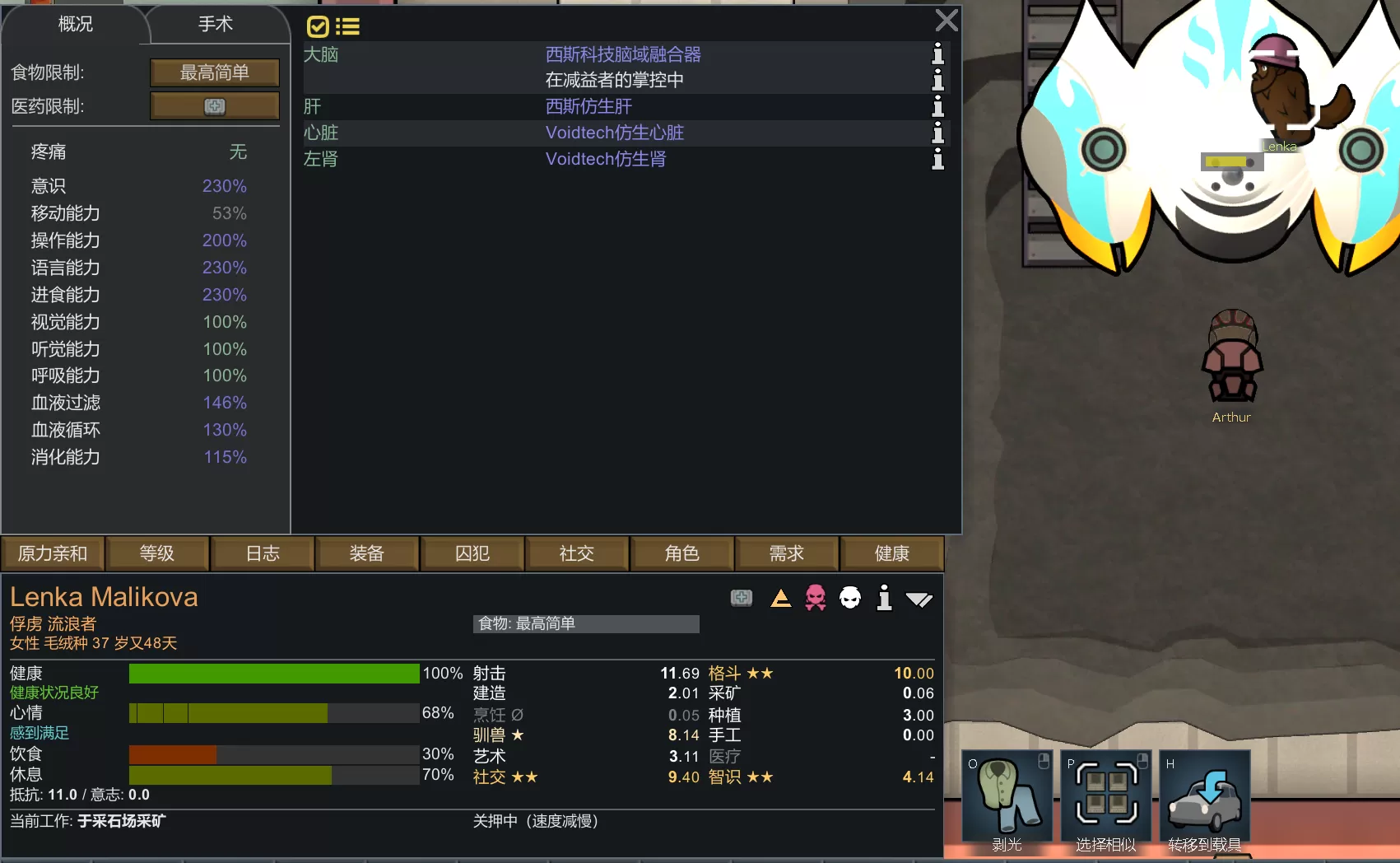
Task: Switch to the 手术 (Surgery) tab
Action: point(216,25)
